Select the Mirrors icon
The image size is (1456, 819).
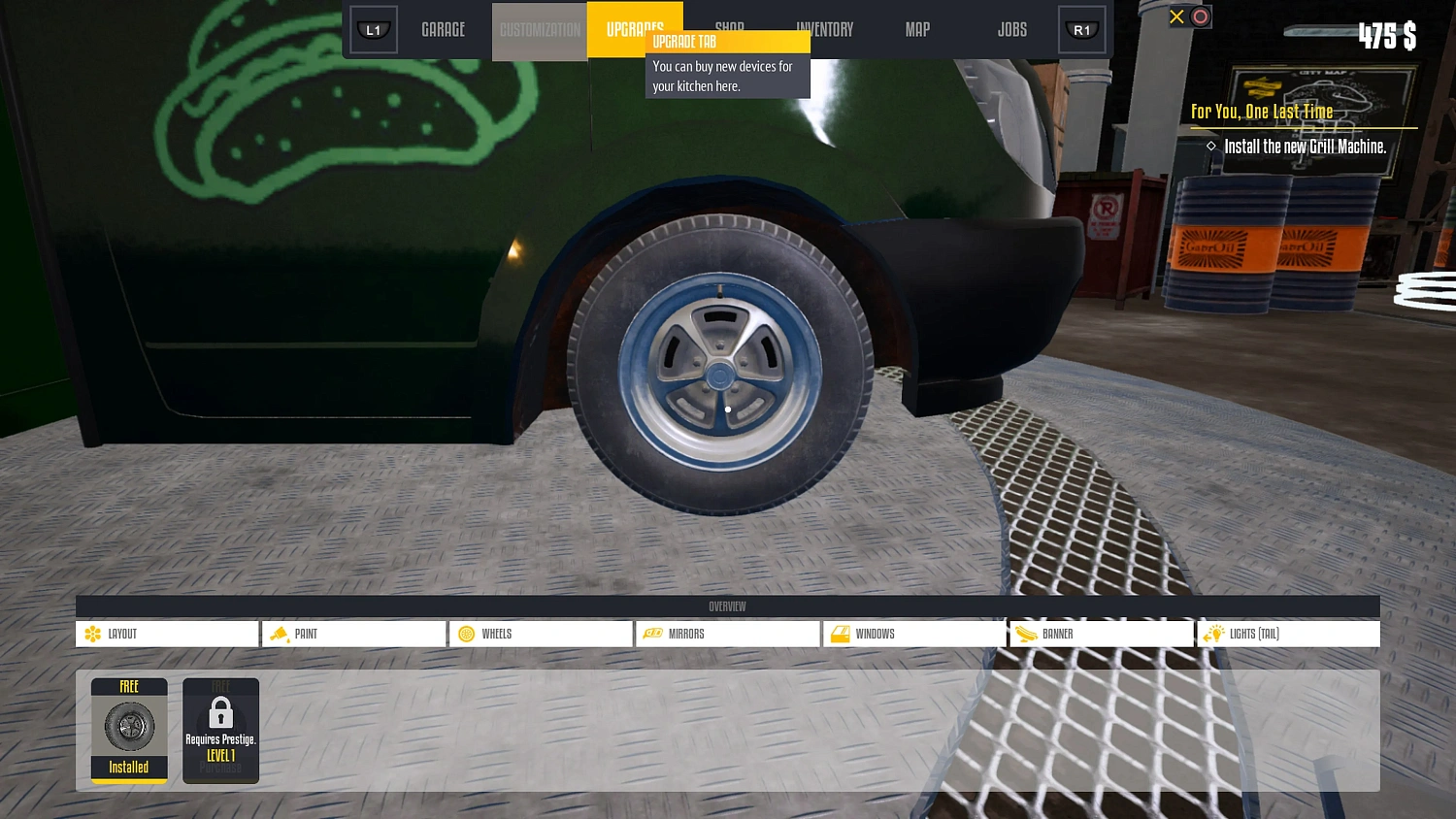click(x=652, y=634)
